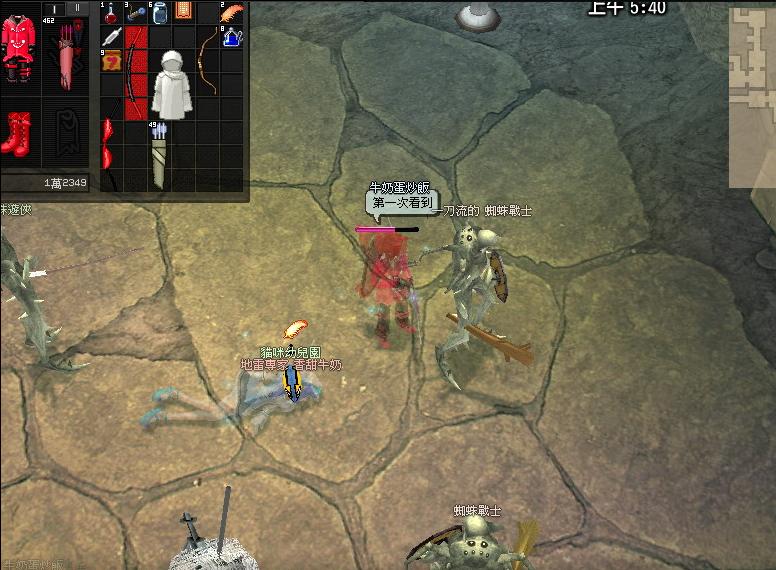Click the question-mark mystery item slot

110,61
